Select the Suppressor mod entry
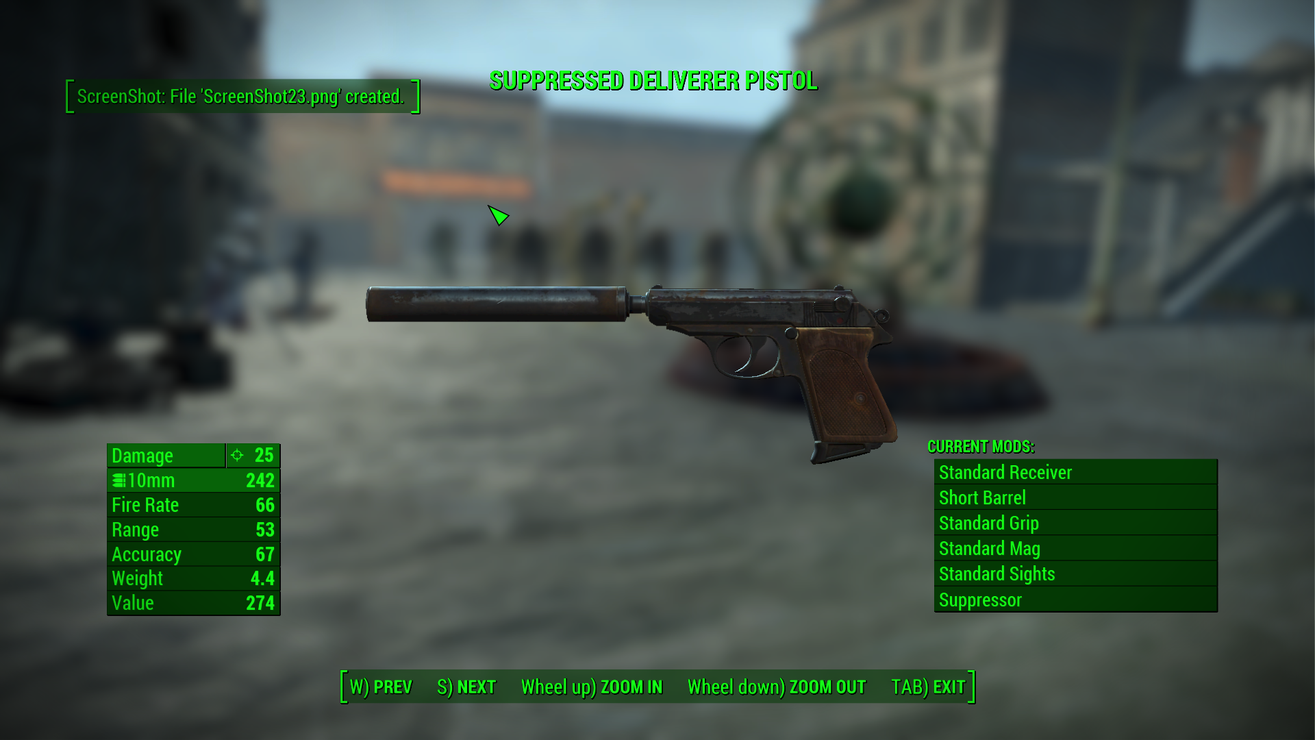 pyautogui.click(x=1075, y=600)
